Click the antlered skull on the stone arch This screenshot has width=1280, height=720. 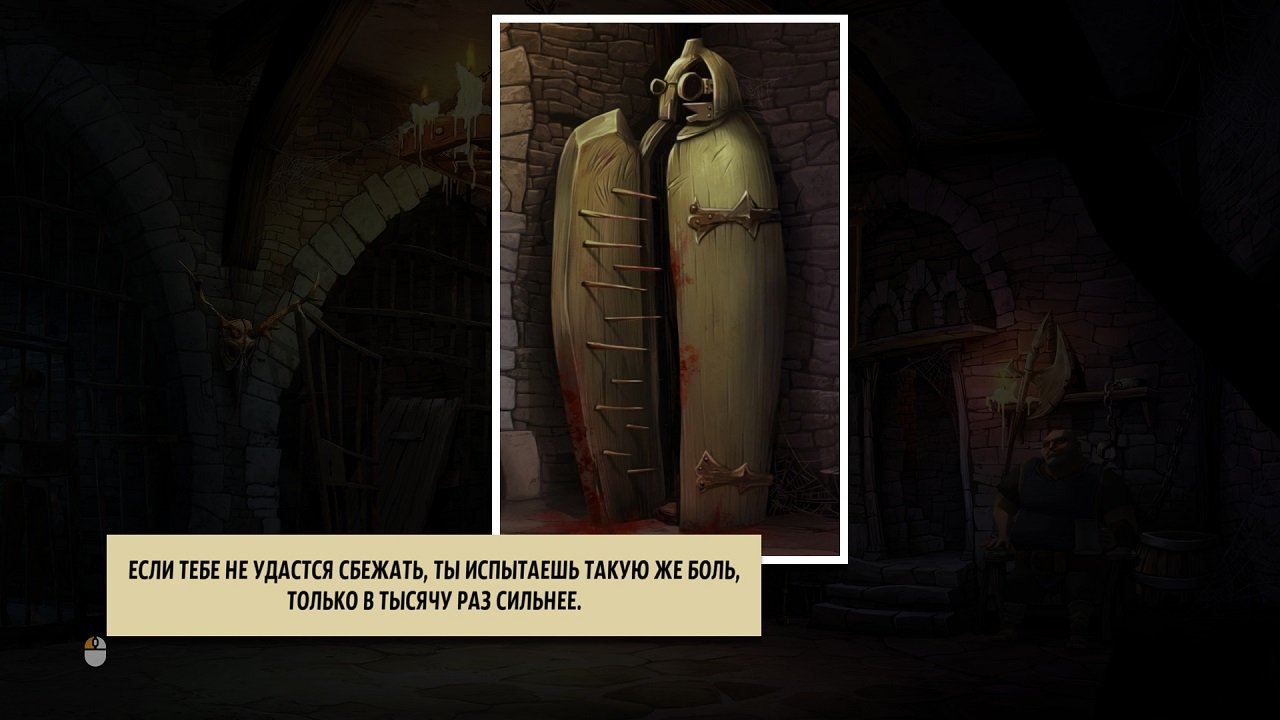click(236, 340)
